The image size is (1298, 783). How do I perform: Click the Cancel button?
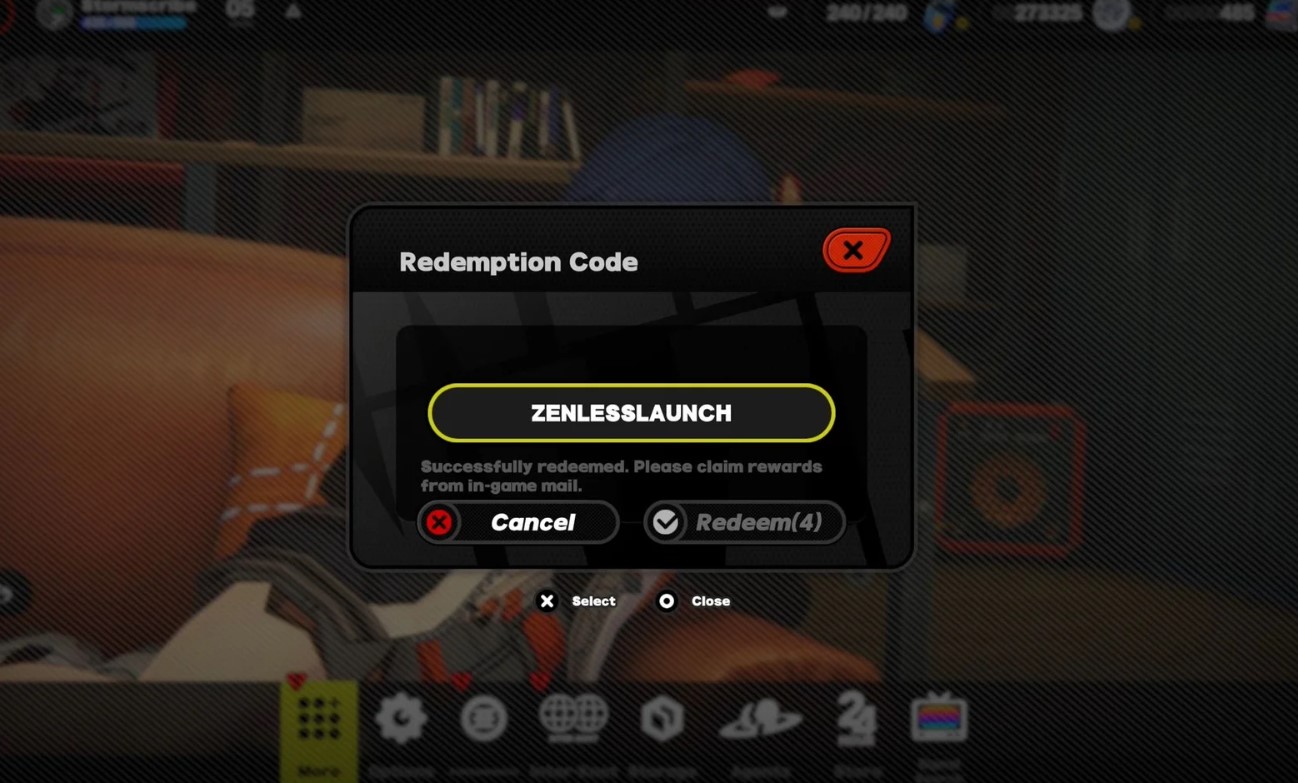[517, 521]
